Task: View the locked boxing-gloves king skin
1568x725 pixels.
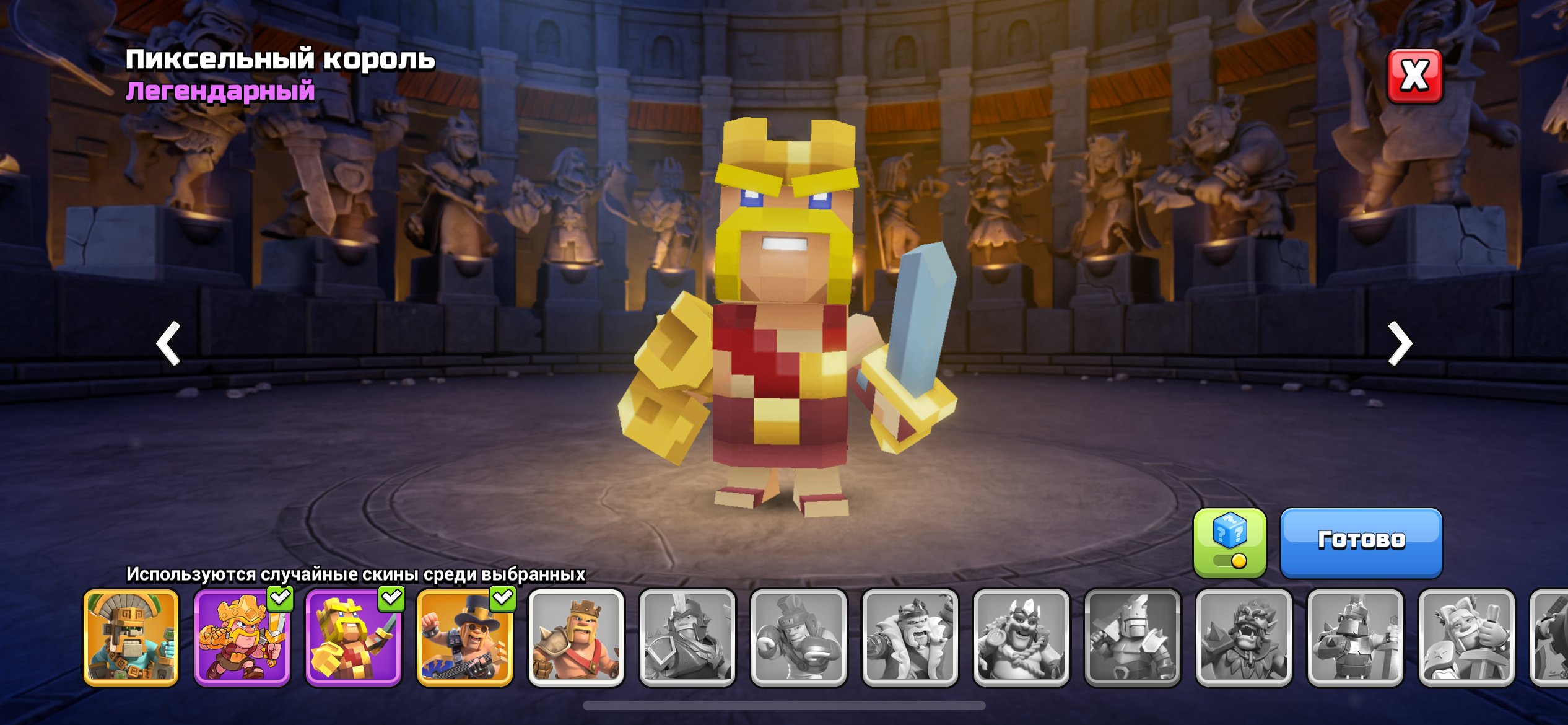Action: [799, 638]
